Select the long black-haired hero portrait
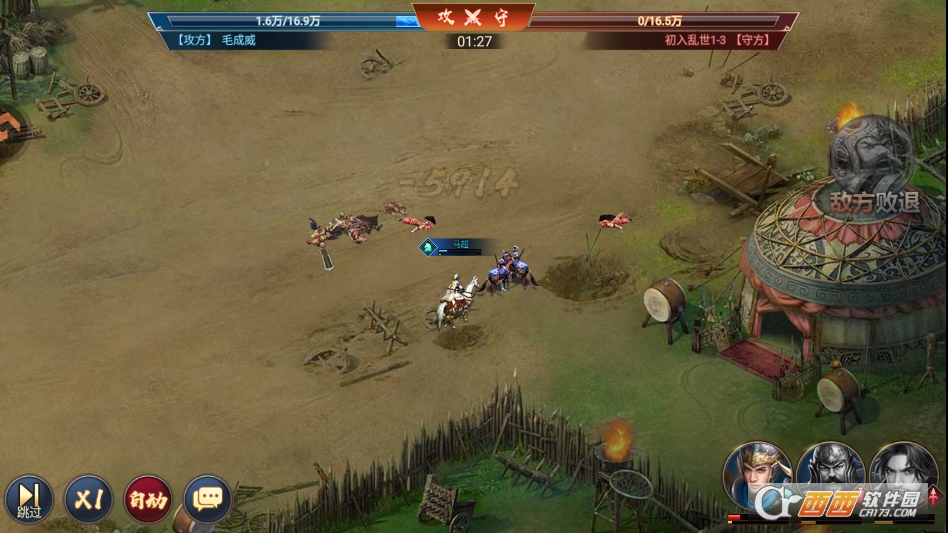Viewport: 948px width, 533px height. click(903, 475)
